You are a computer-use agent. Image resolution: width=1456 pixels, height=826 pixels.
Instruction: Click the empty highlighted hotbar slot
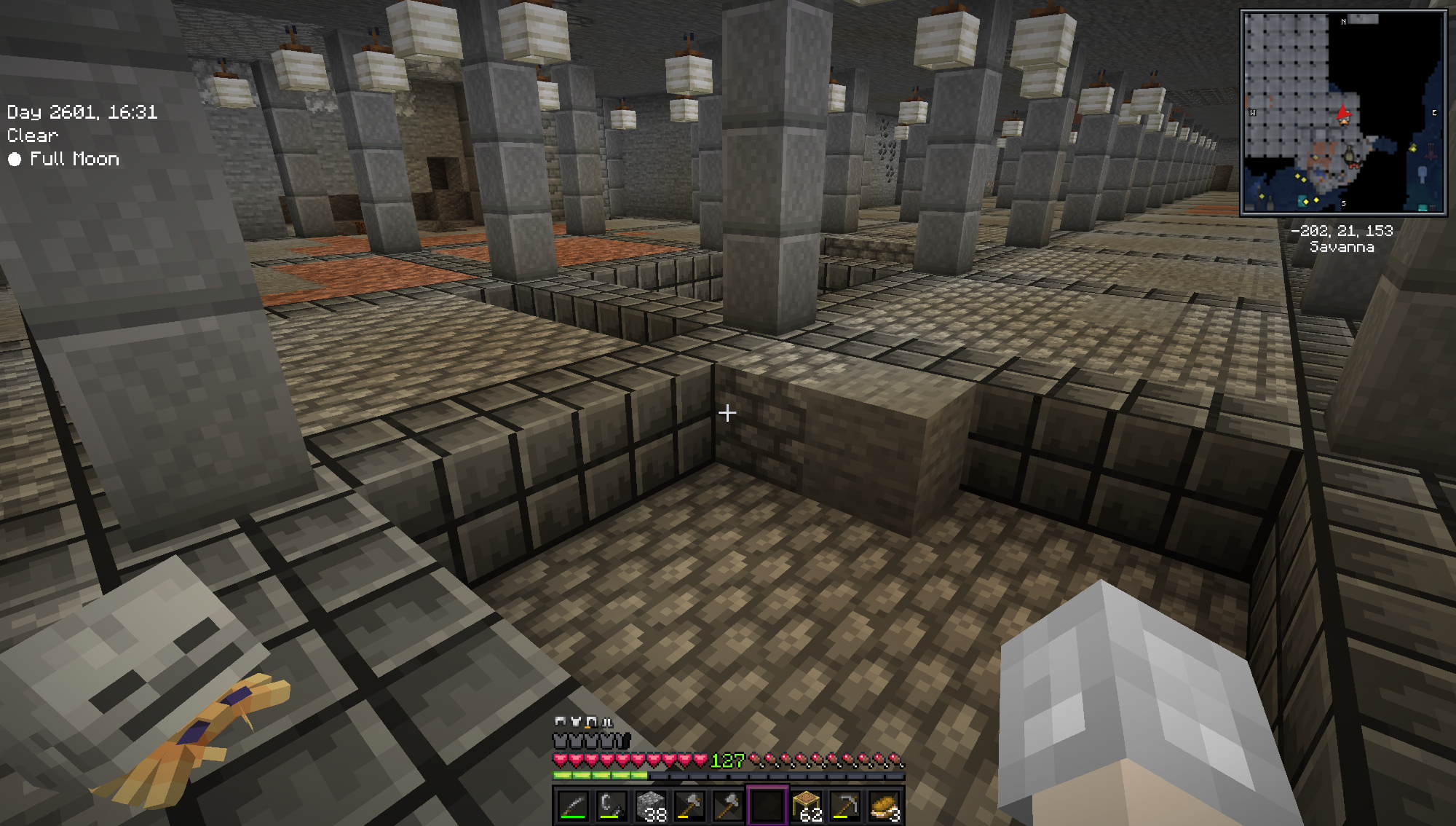tap(767, 806)
